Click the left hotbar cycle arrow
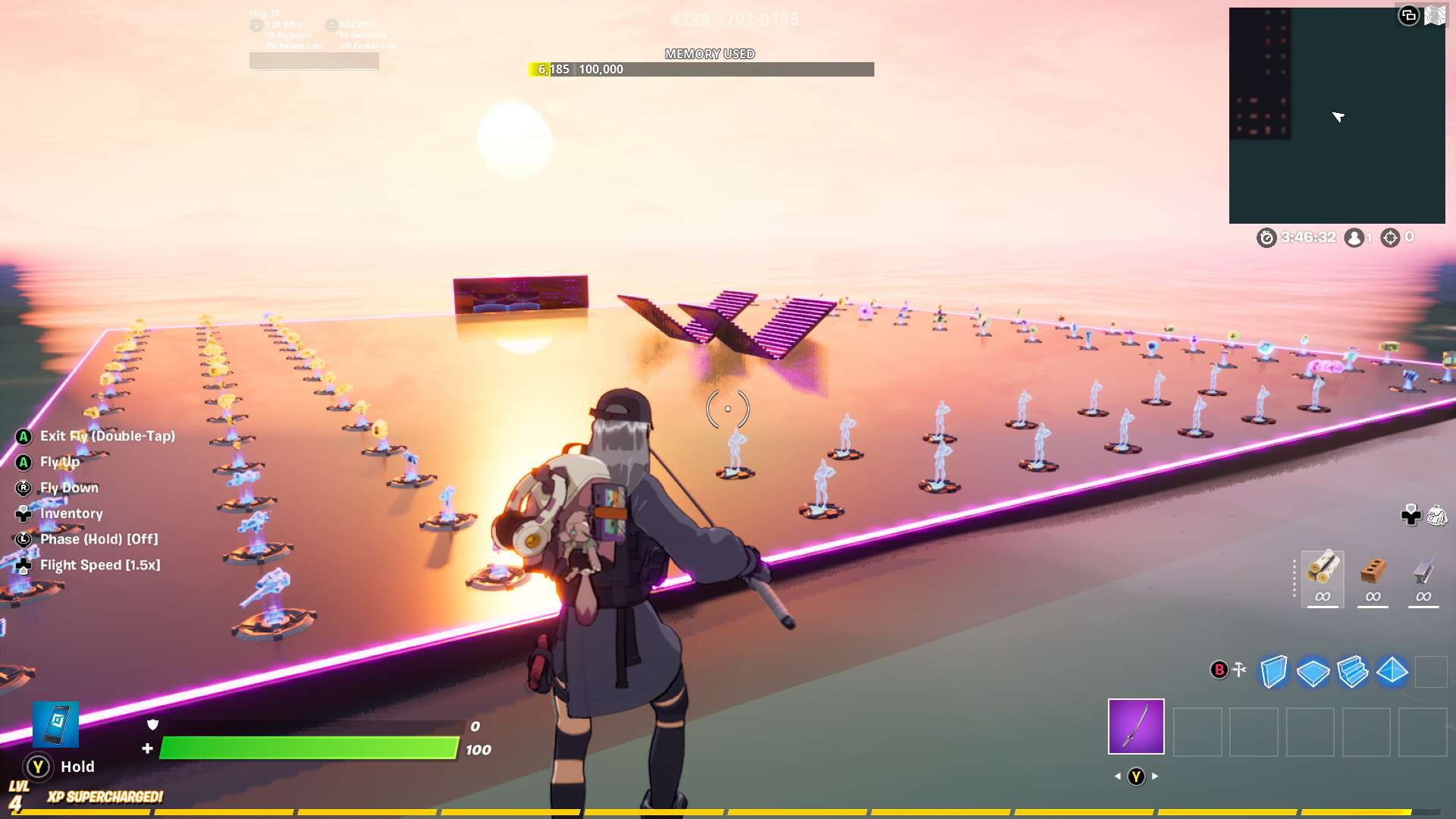Screen dimensions: 1456x819 (1118, 776)
